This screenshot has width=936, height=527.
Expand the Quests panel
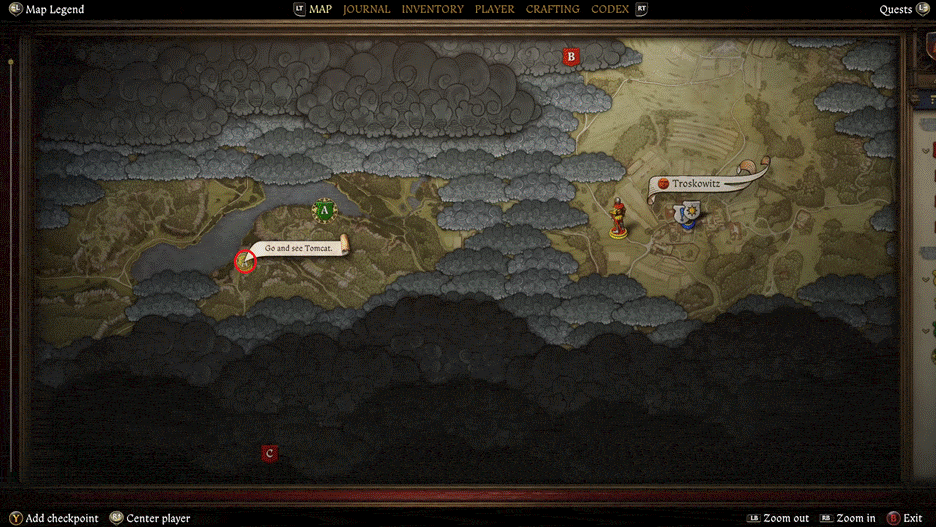896,10
